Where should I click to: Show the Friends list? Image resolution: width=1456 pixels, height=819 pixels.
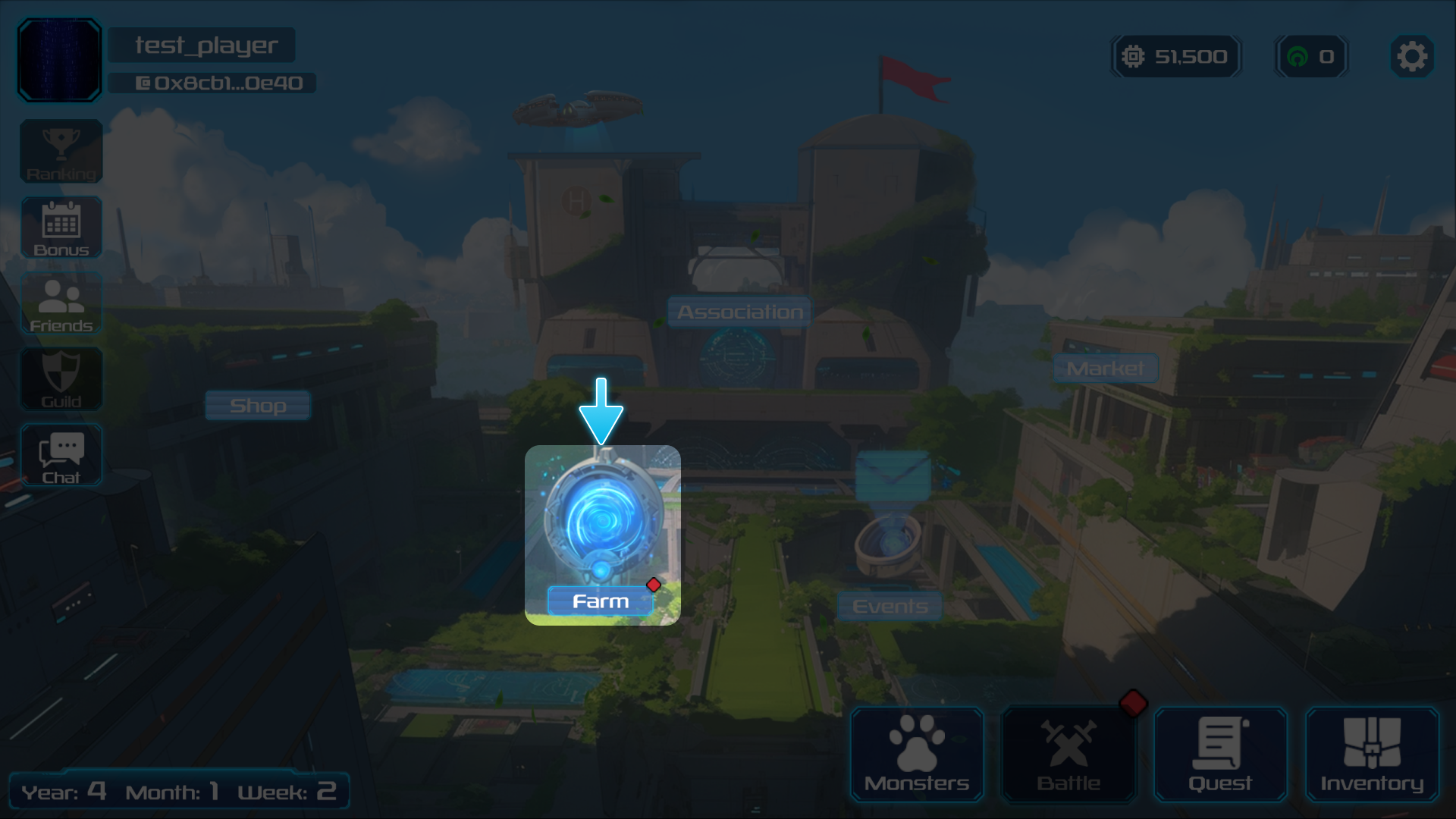click(61, 303)
